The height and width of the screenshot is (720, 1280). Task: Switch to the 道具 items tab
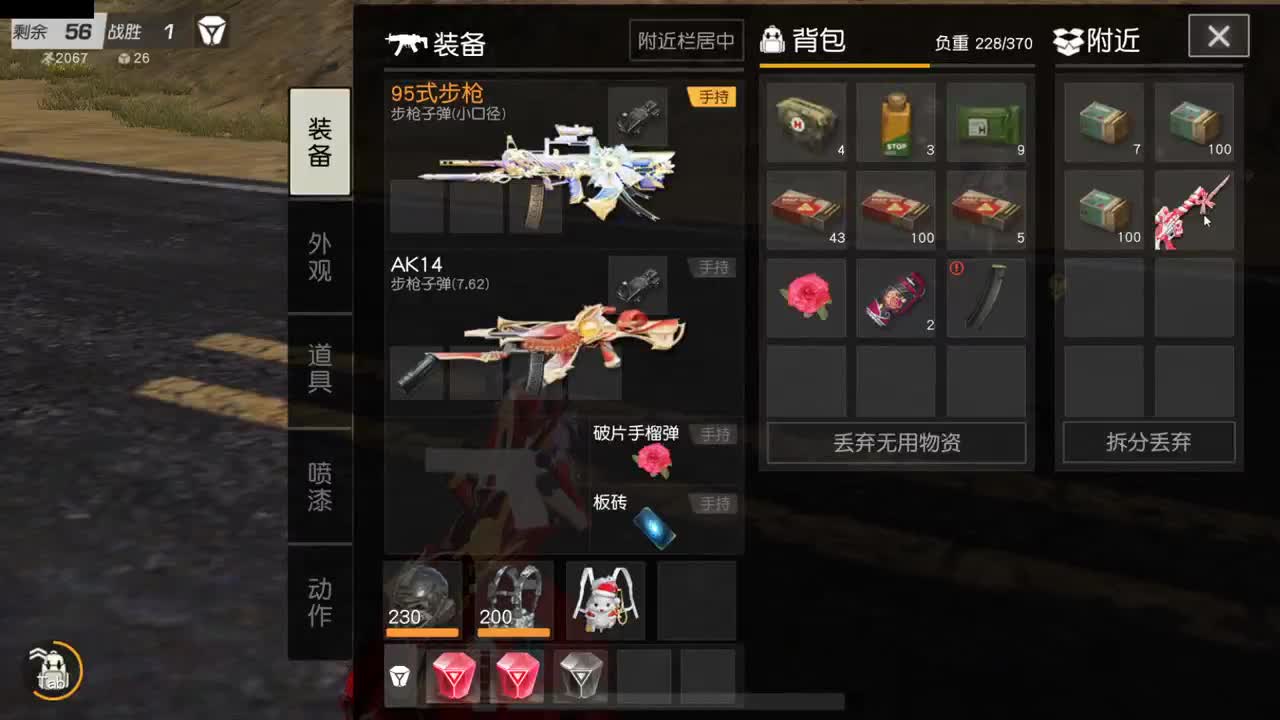coord(320,370)
